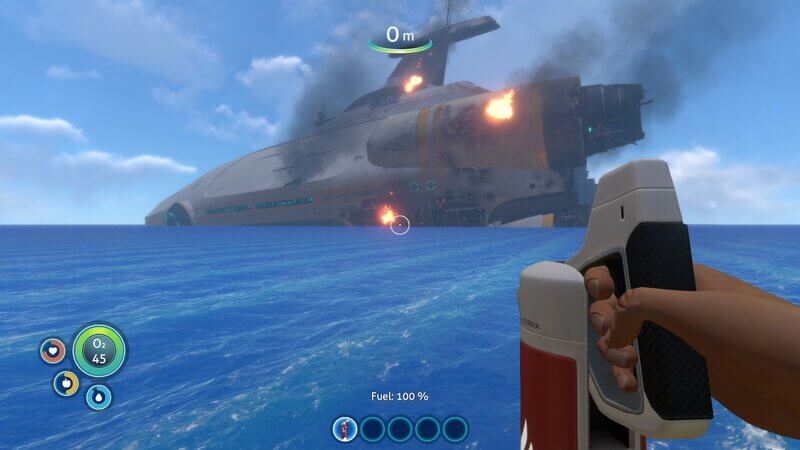Select the fire extinguisher quick slot
Image resolution: width=800 pixels, height=450 pixels.
345,429
